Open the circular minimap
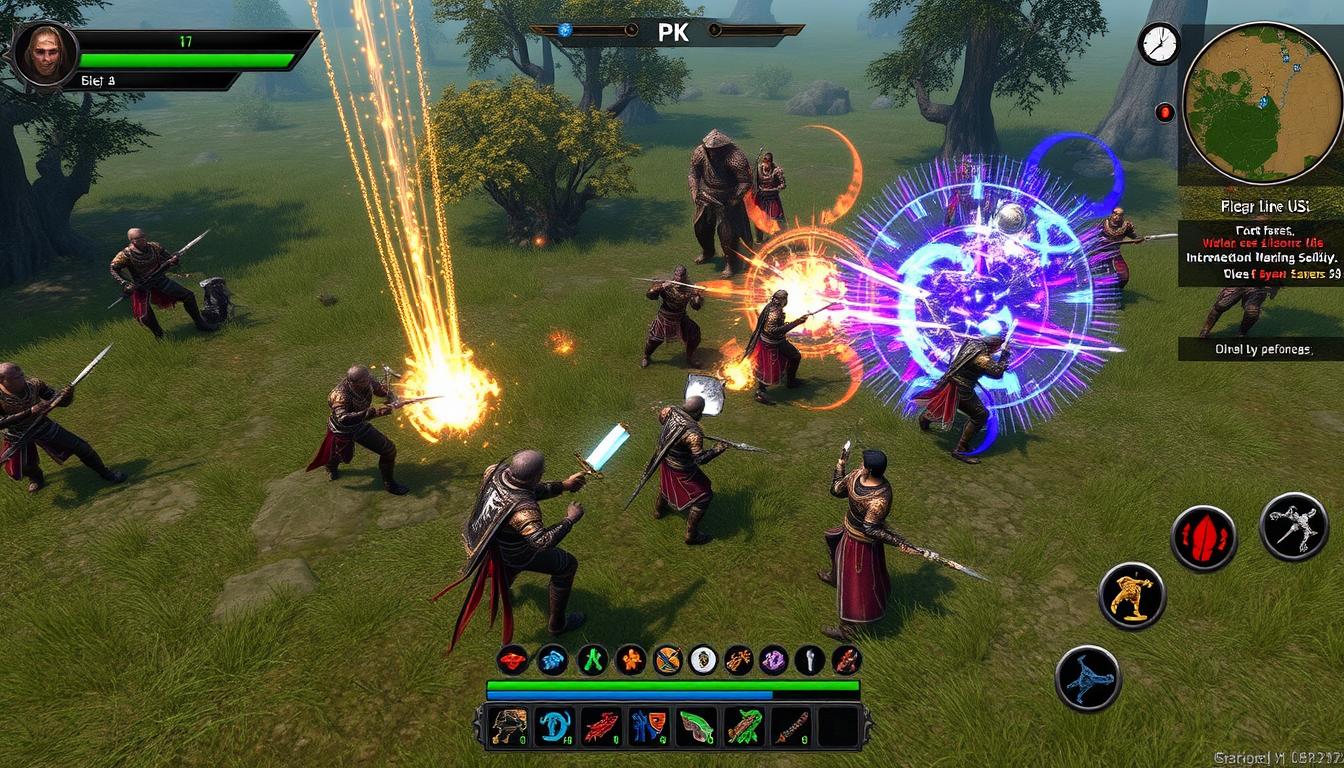The height and width of the screenshot is (768, 1344). 1260,104
